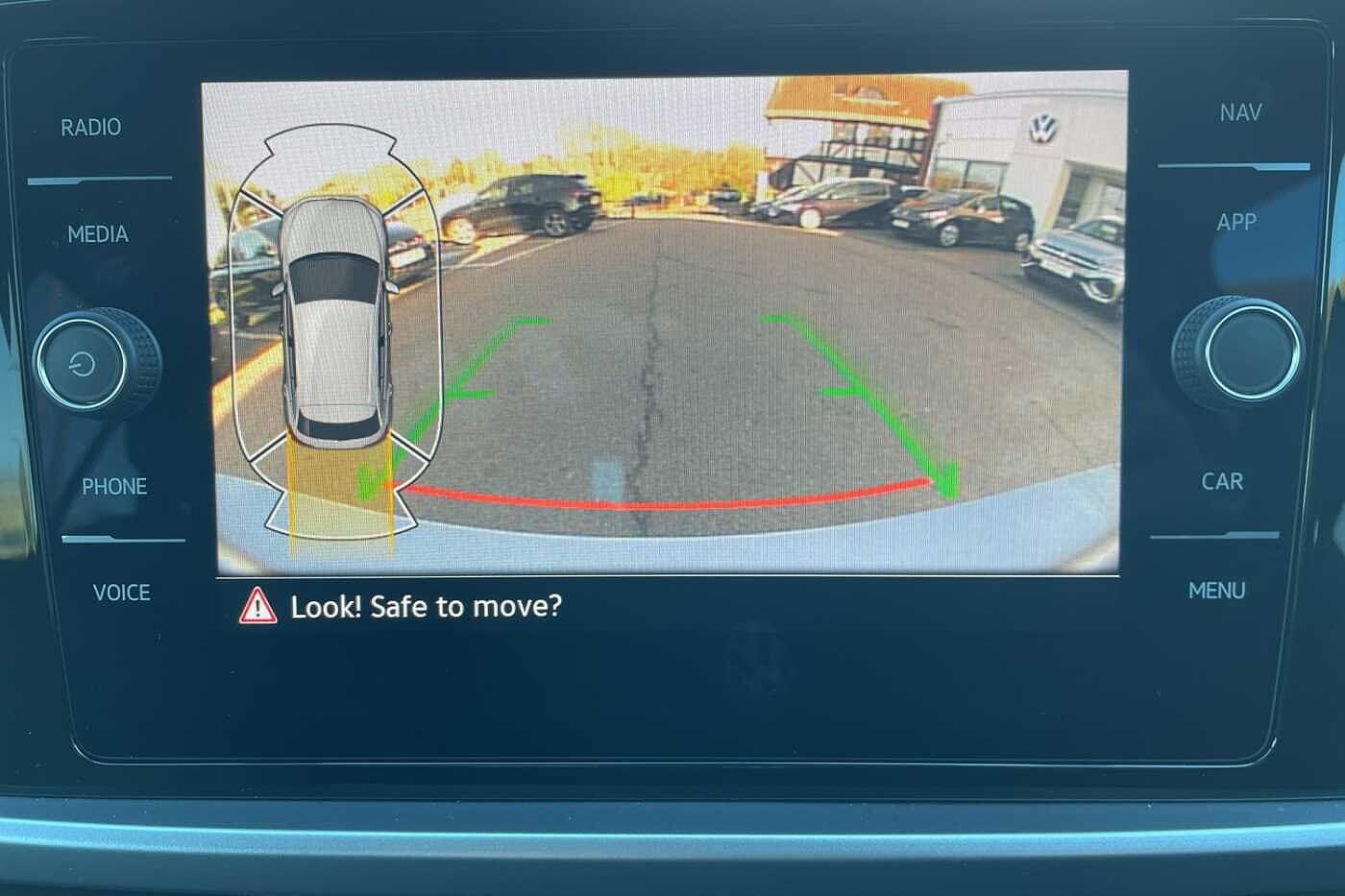Tap the power knob with the power icon
Image resolution: width=1345 pixels, height=896 pixels.
tap(84, 364)
